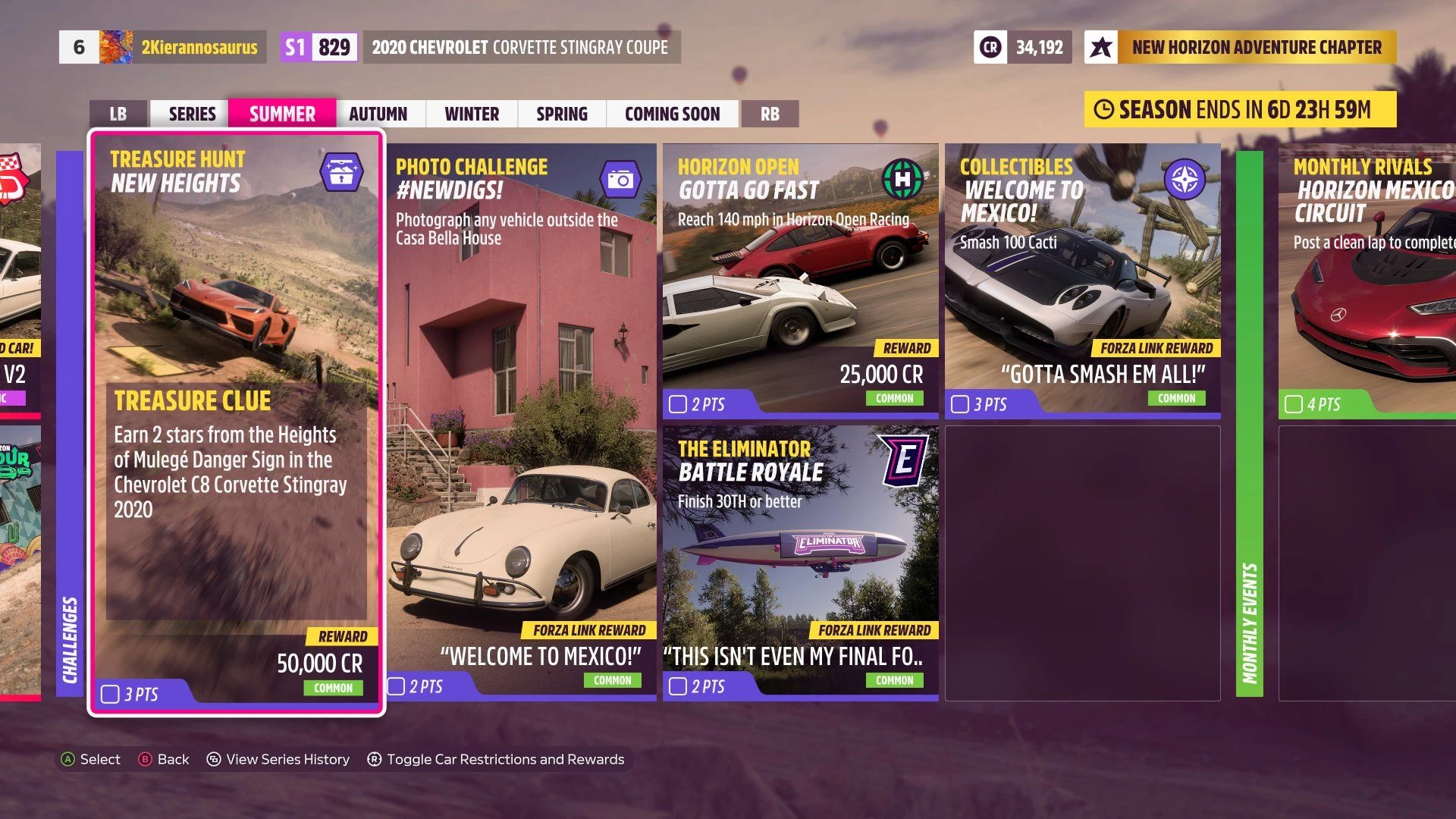
Task: View Series History from the footer
Action: coord(278,759)
